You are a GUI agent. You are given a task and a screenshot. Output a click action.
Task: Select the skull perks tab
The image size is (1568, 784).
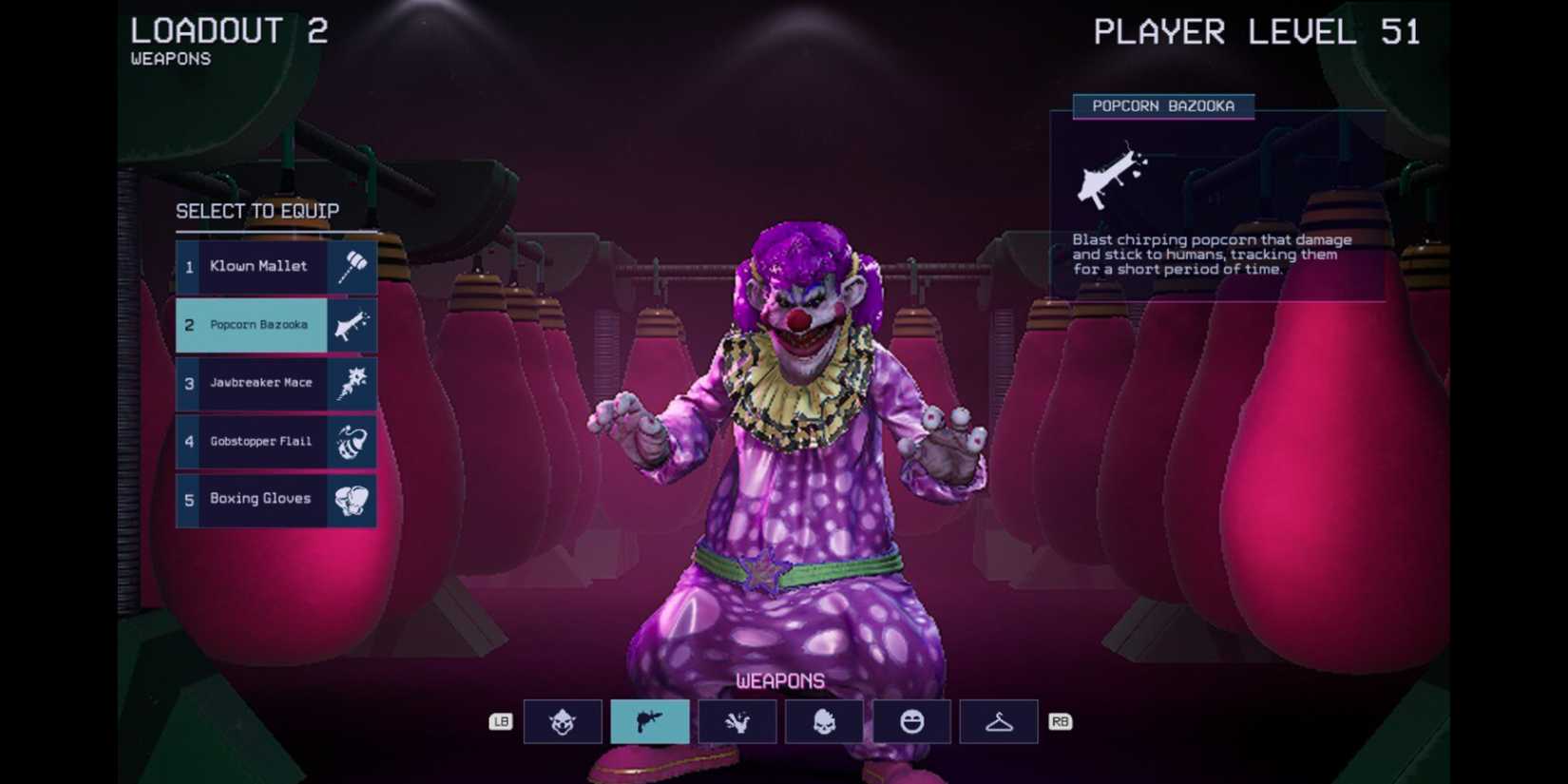click(824, 721)
